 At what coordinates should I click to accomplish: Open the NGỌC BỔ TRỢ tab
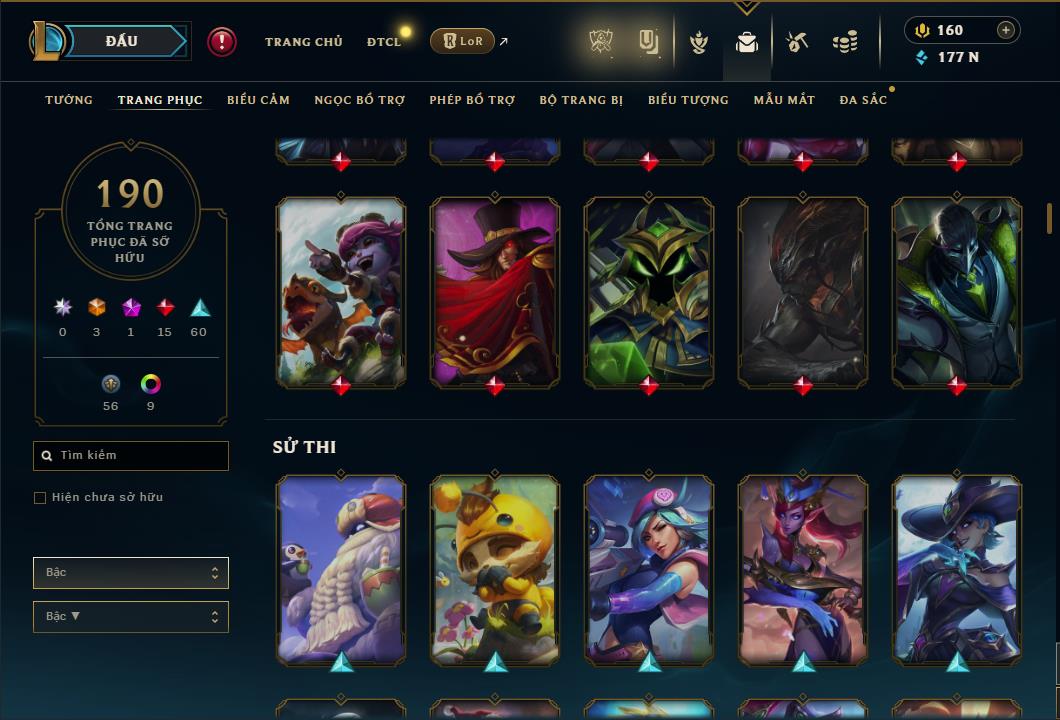point(359,100)
